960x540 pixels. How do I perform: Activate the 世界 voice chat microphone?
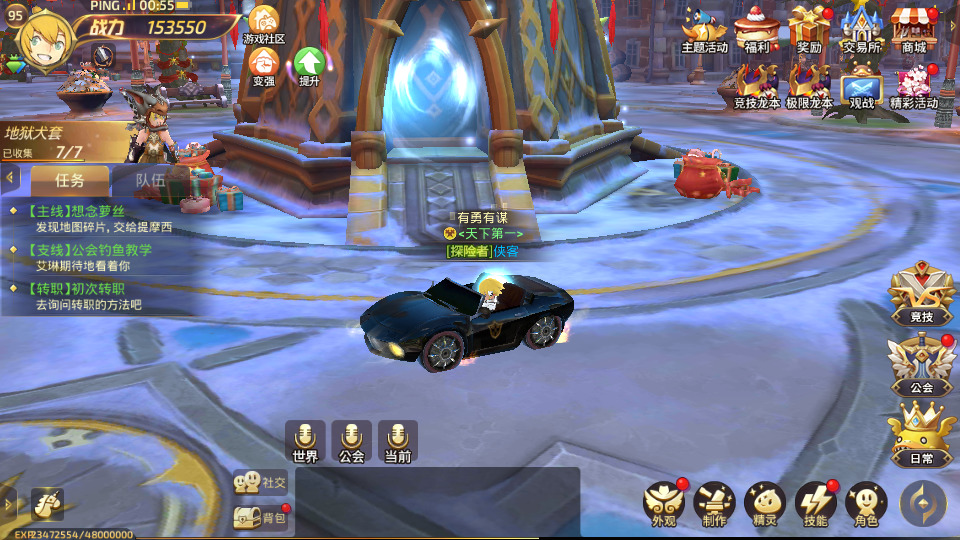click(x=305, y=442)
